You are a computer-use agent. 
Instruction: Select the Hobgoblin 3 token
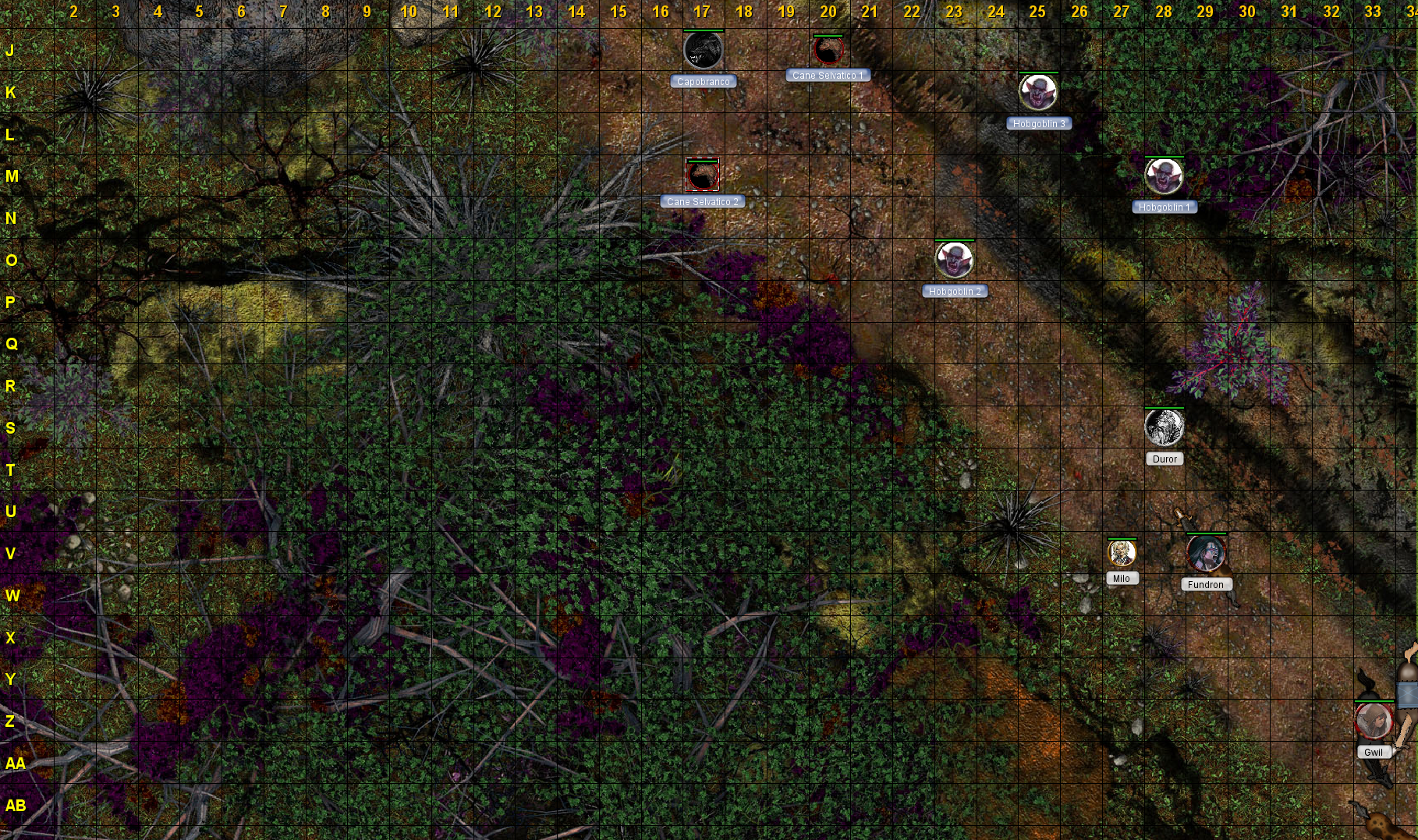tap(1037, 93)
